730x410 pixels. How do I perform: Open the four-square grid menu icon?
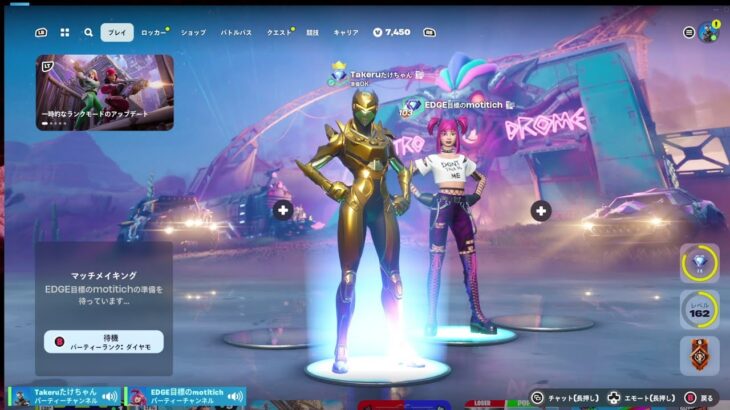click(65, 32)
